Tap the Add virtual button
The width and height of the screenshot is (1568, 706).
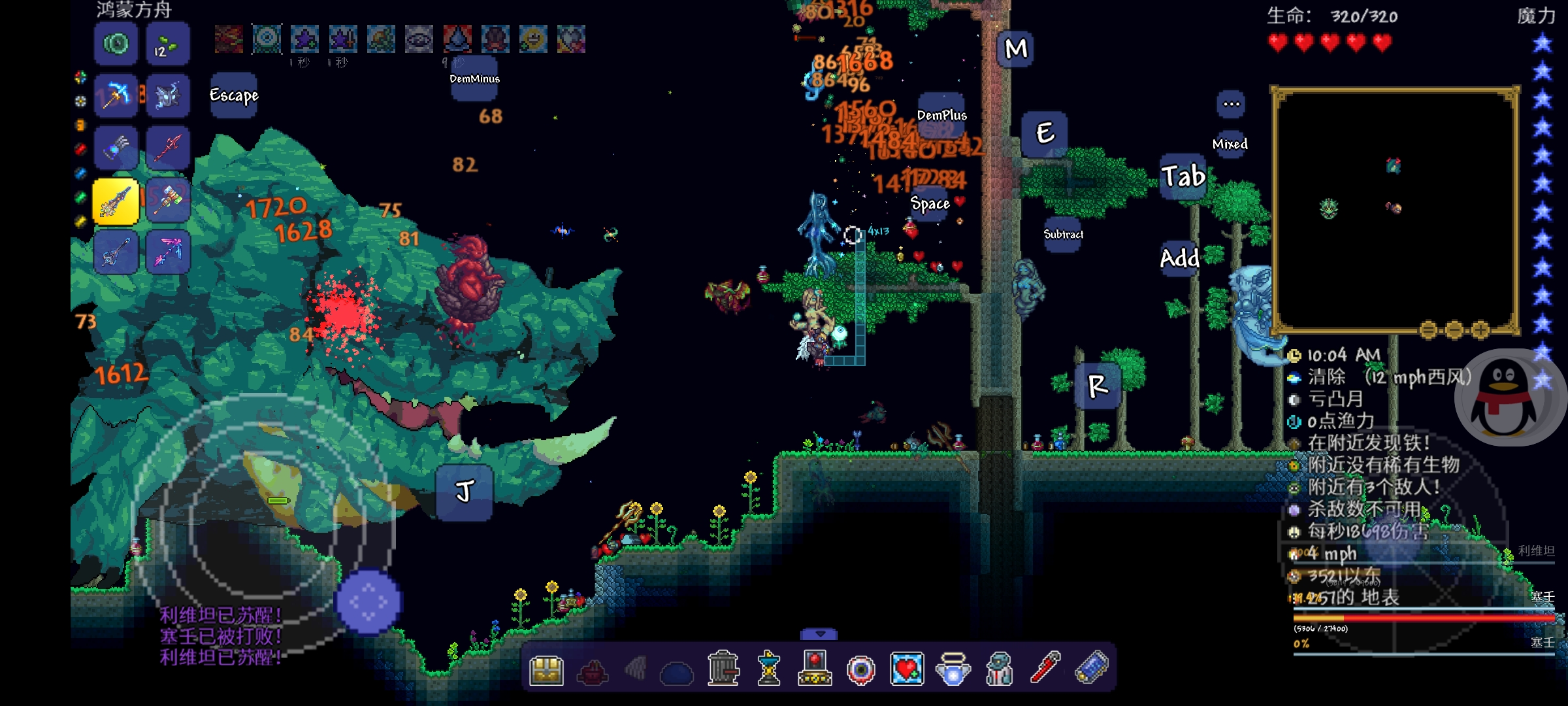[1179, 258]
